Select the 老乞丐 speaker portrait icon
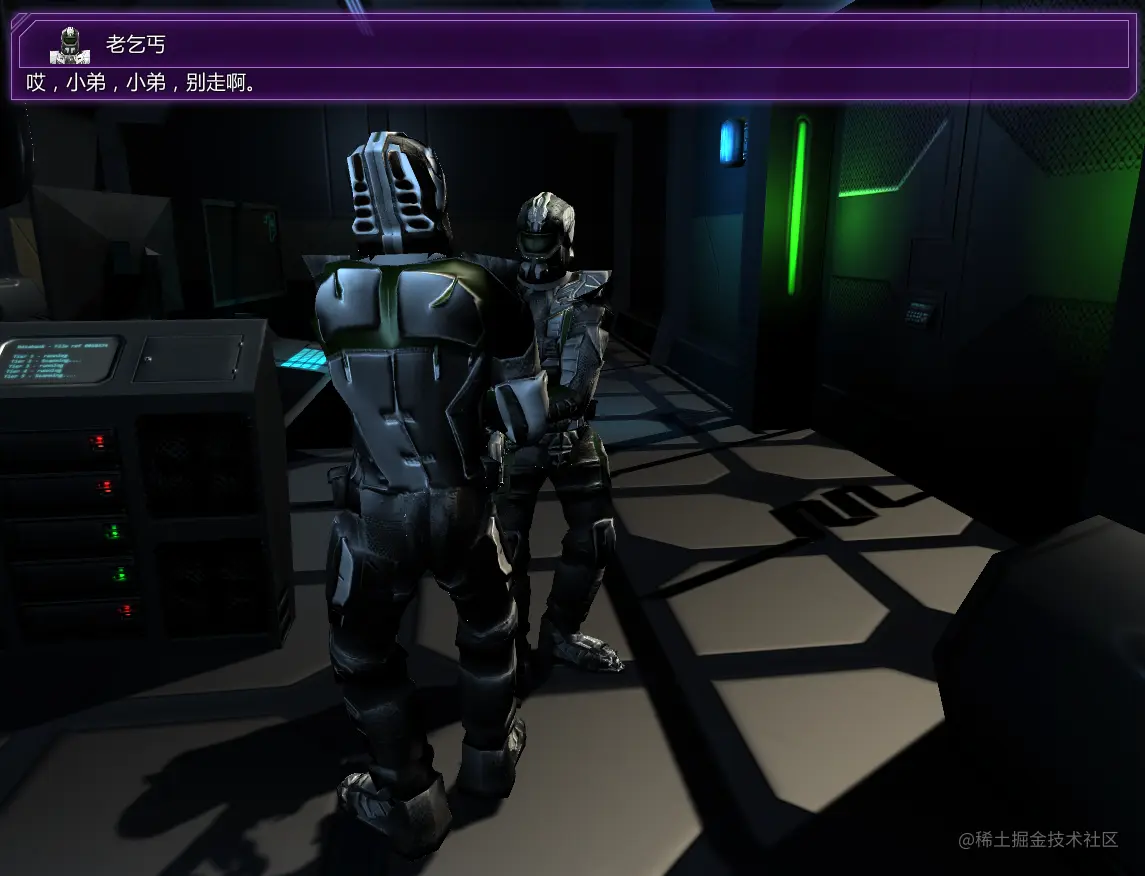 click(69, 45)
